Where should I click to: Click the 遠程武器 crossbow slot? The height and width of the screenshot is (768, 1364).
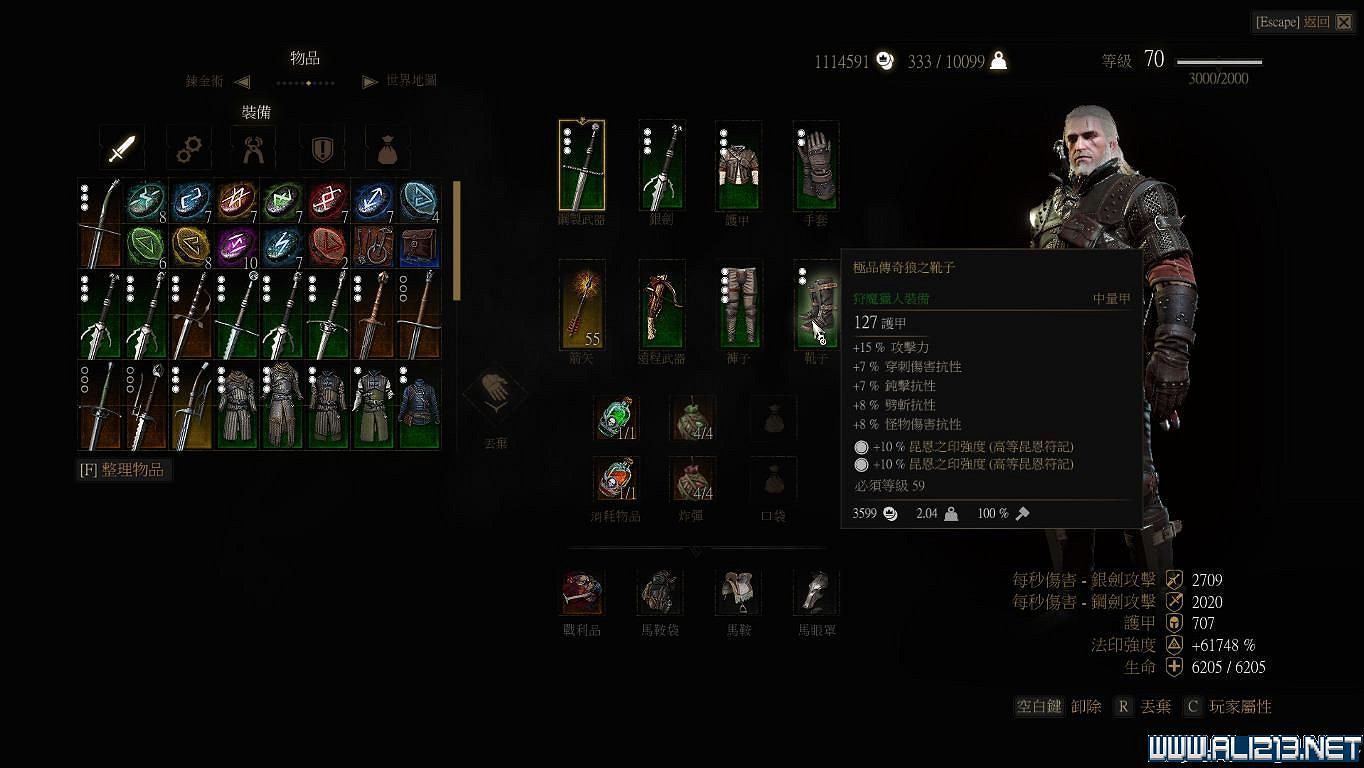(x=660, y=305)
